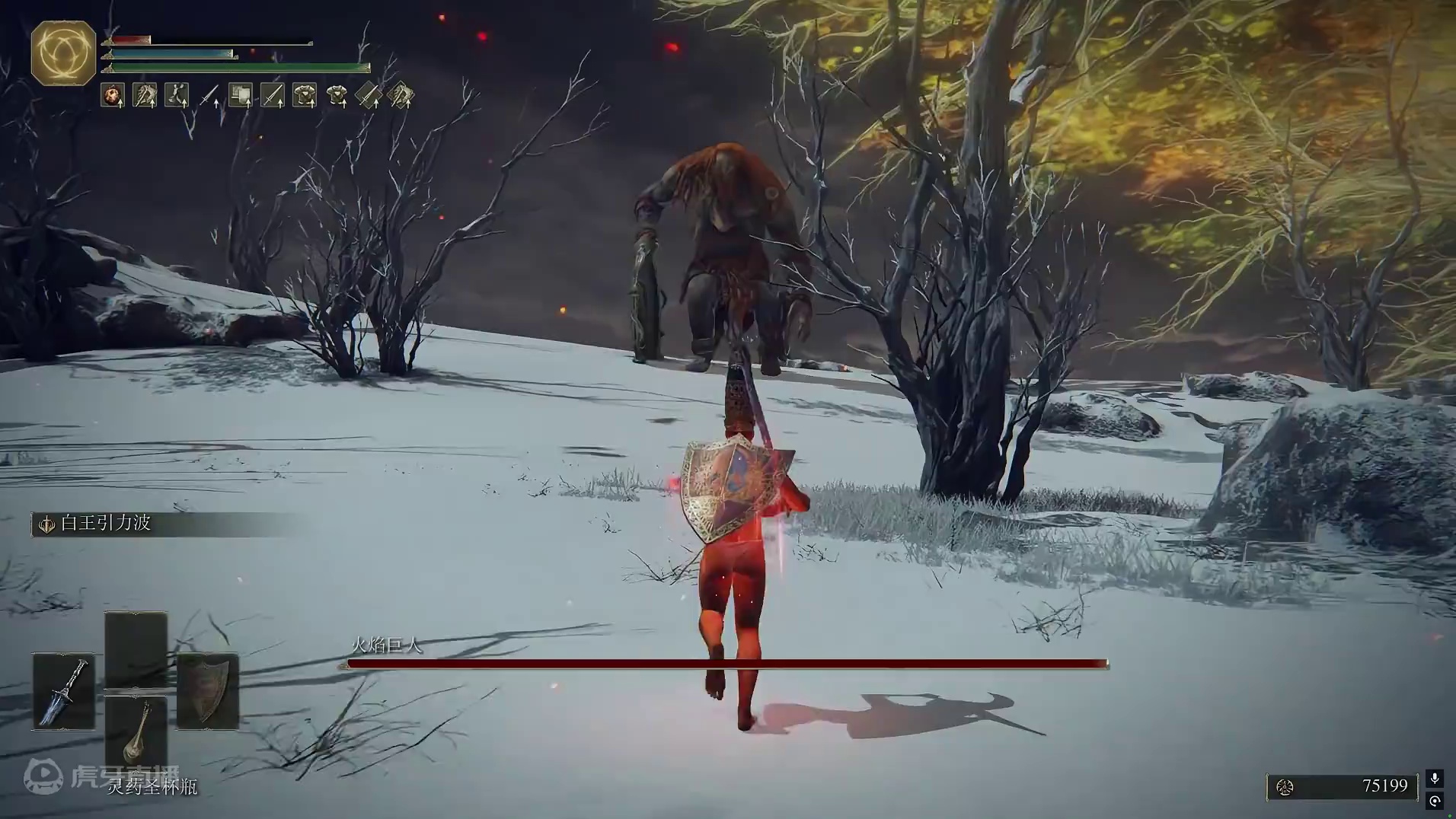The width and height of the screenshot is (1456, 819).
Task: Inspect the overlapping squares buff icon
Action: pyautogui.click(x=241, y=96)
